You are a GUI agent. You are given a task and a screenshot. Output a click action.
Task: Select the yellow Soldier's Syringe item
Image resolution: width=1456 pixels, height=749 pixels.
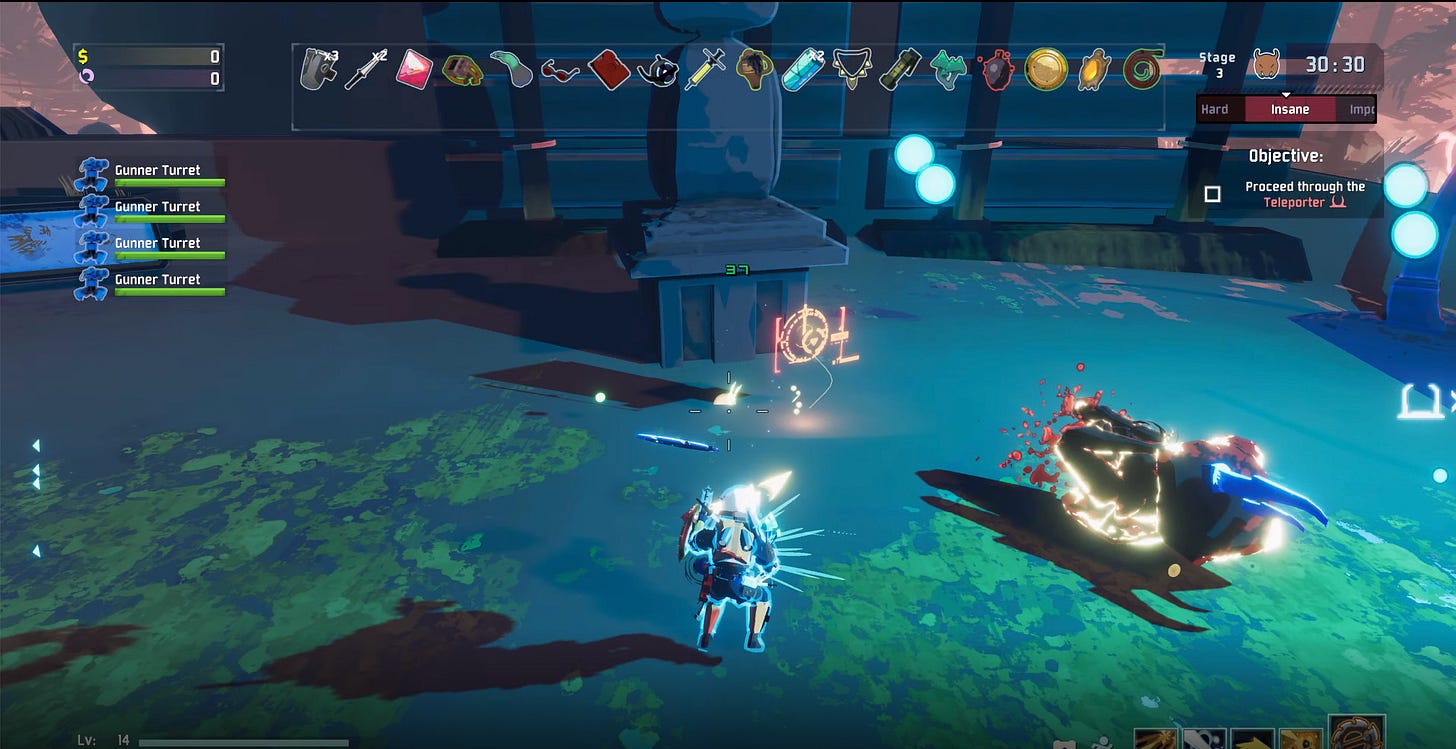click(704, 70)
